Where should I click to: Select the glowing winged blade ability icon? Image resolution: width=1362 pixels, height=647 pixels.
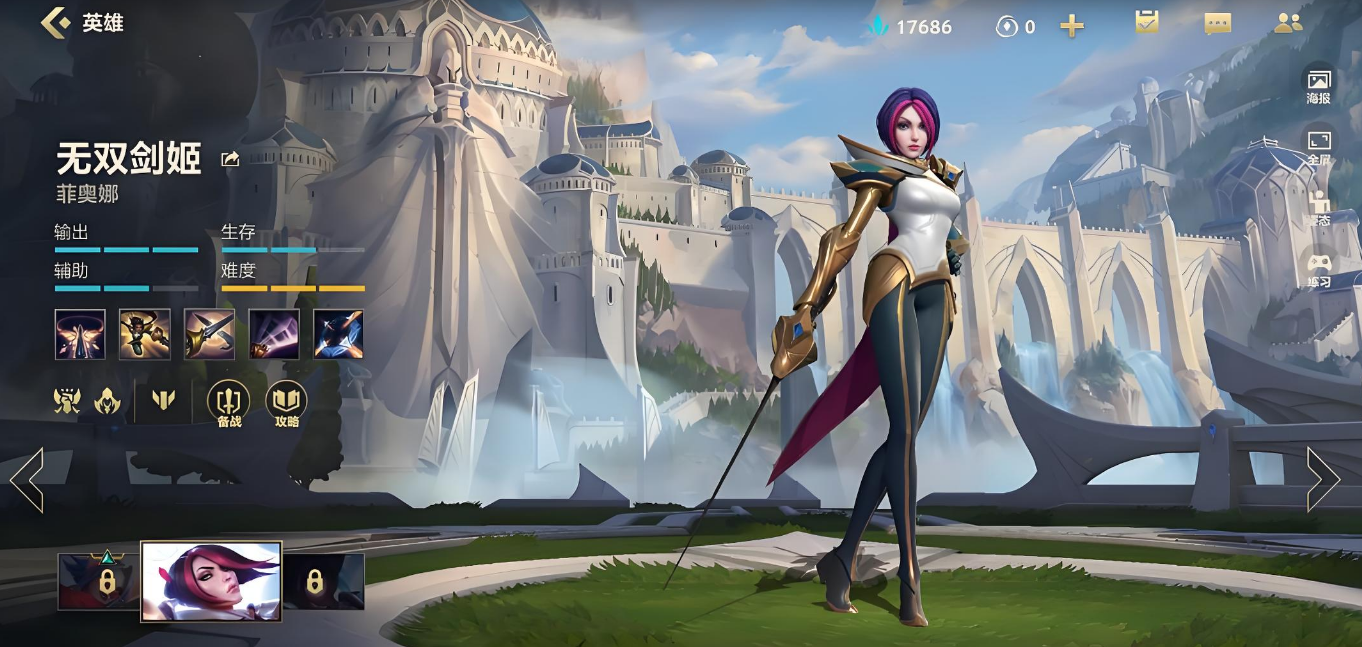(x=79, y=334)
